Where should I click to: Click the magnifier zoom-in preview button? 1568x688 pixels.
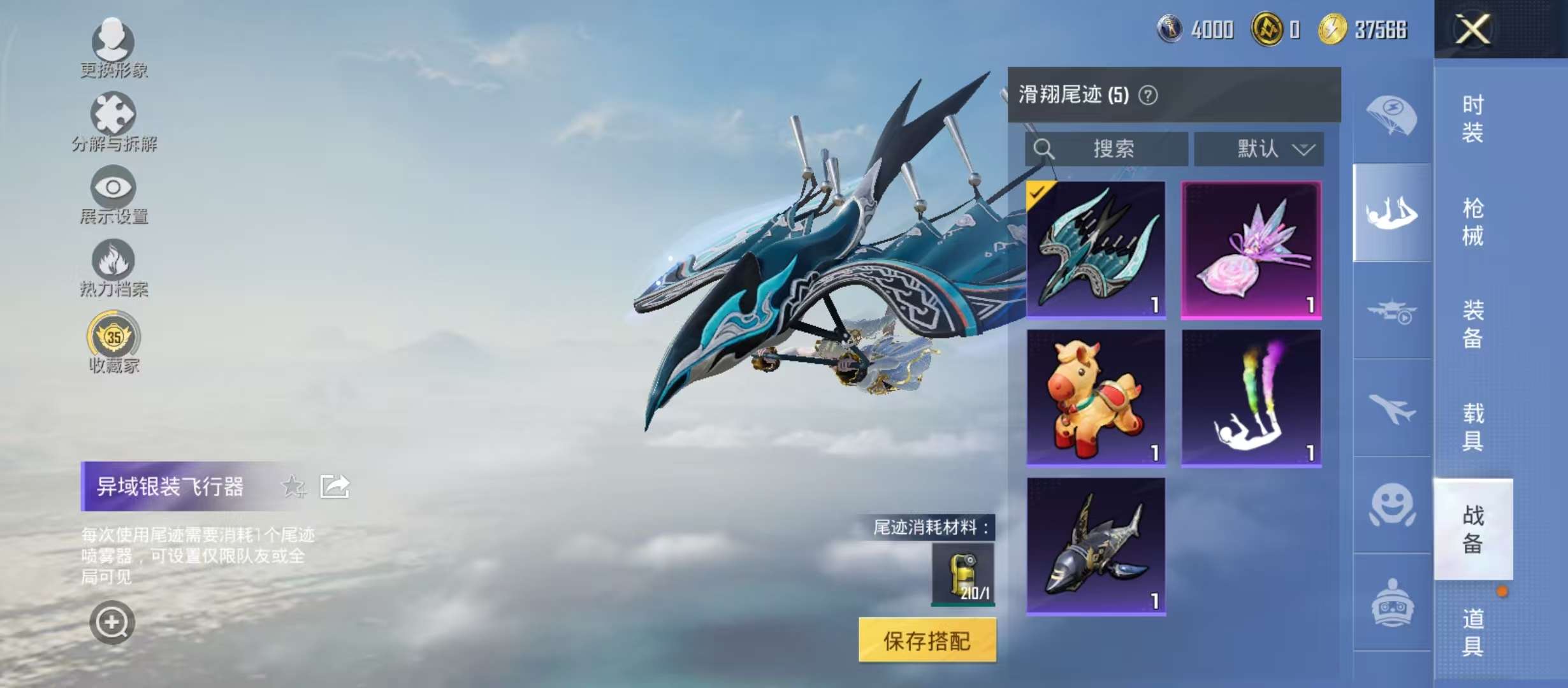coord(112,622)
